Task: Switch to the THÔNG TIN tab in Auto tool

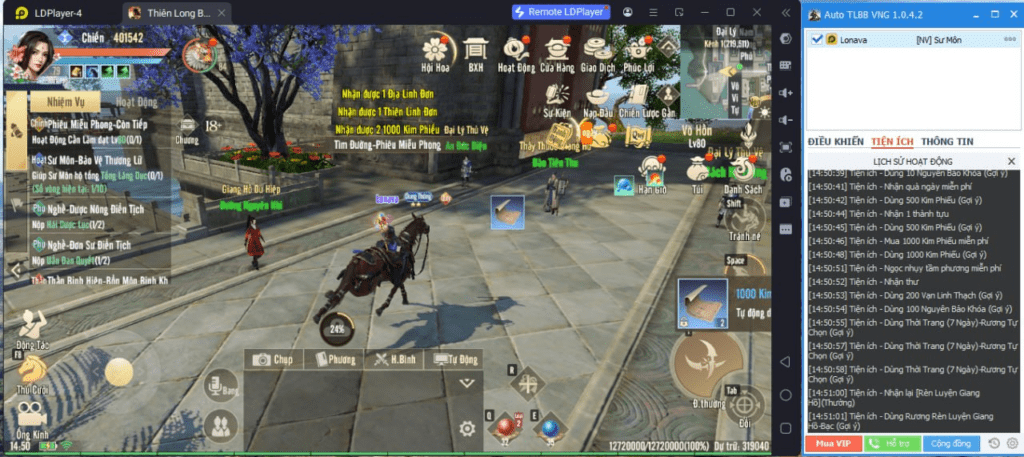Action: (x=947, y=142)
